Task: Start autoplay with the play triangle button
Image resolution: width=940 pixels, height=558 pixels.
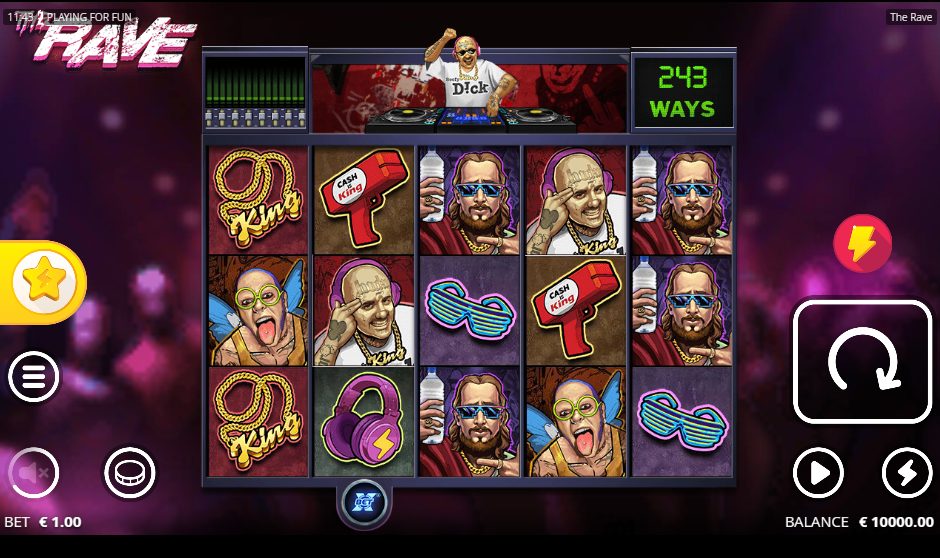Action: click(x=818, y=472)
